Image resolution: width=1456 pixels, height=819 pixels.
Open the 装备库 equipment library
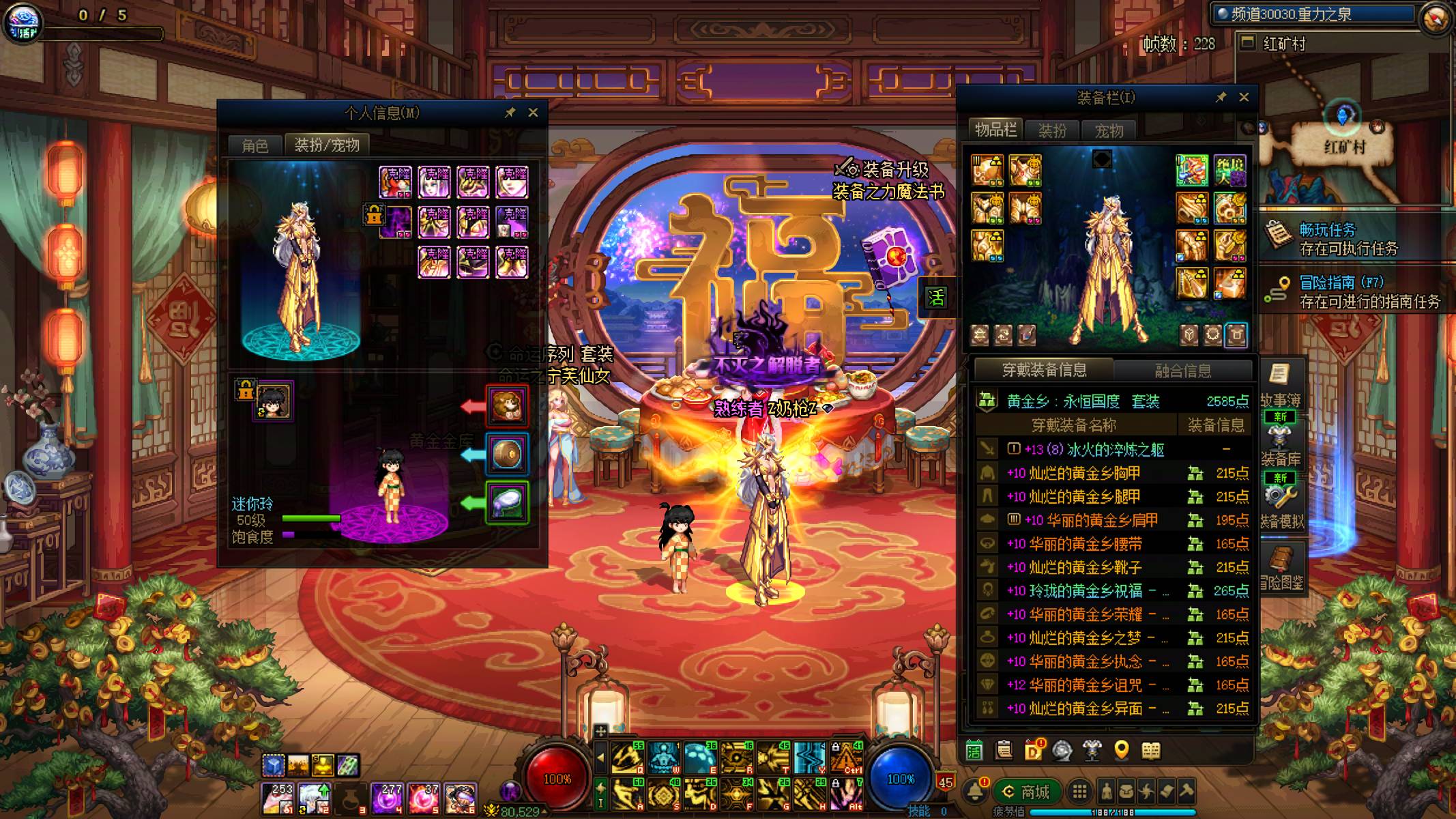[x=1280, y=445]
